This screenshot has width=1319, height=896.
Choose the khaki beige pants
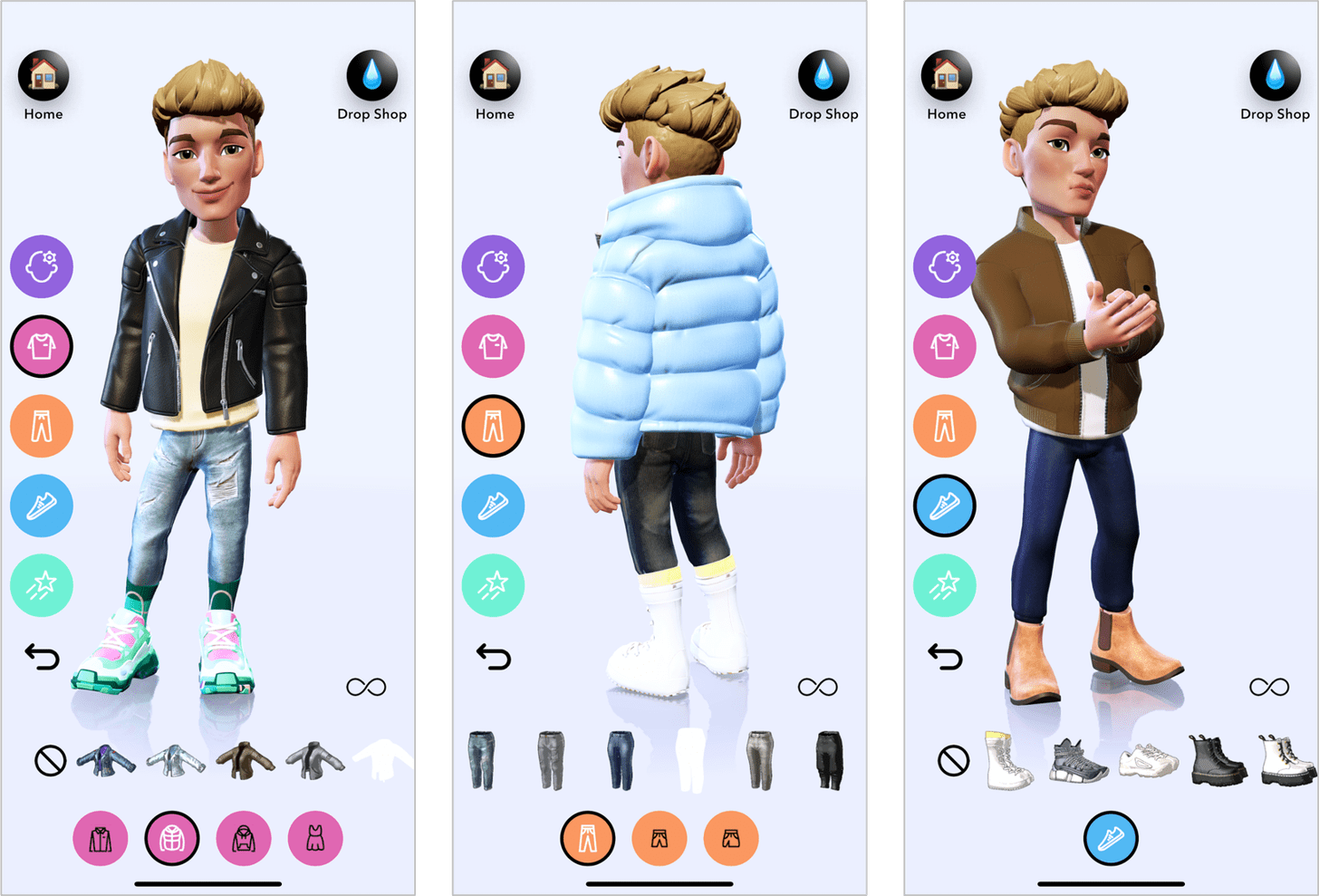point(759,760)
